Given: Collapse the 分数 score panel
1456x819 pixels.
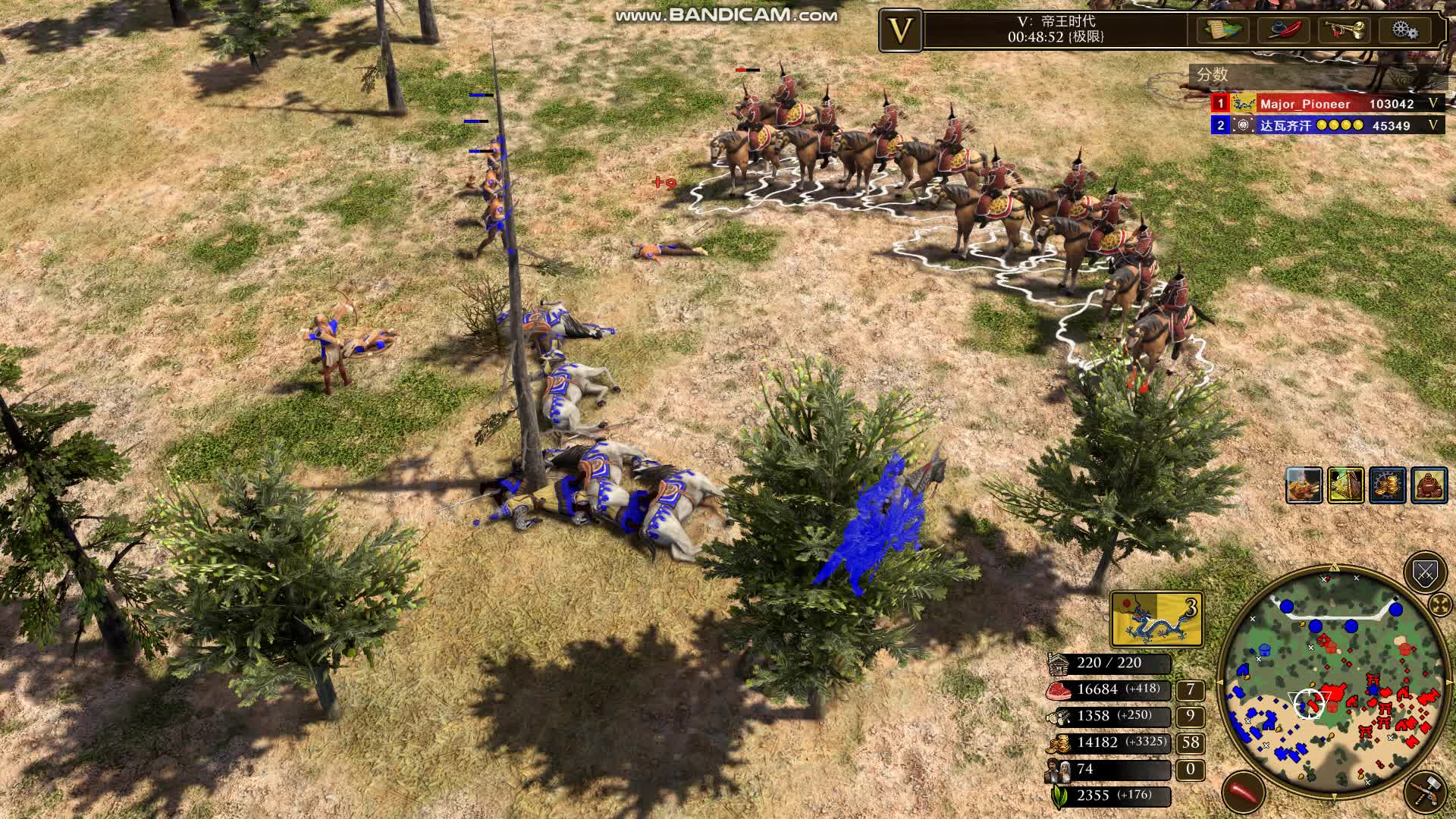Looking at the screenshot, I should click(1212, 74).
